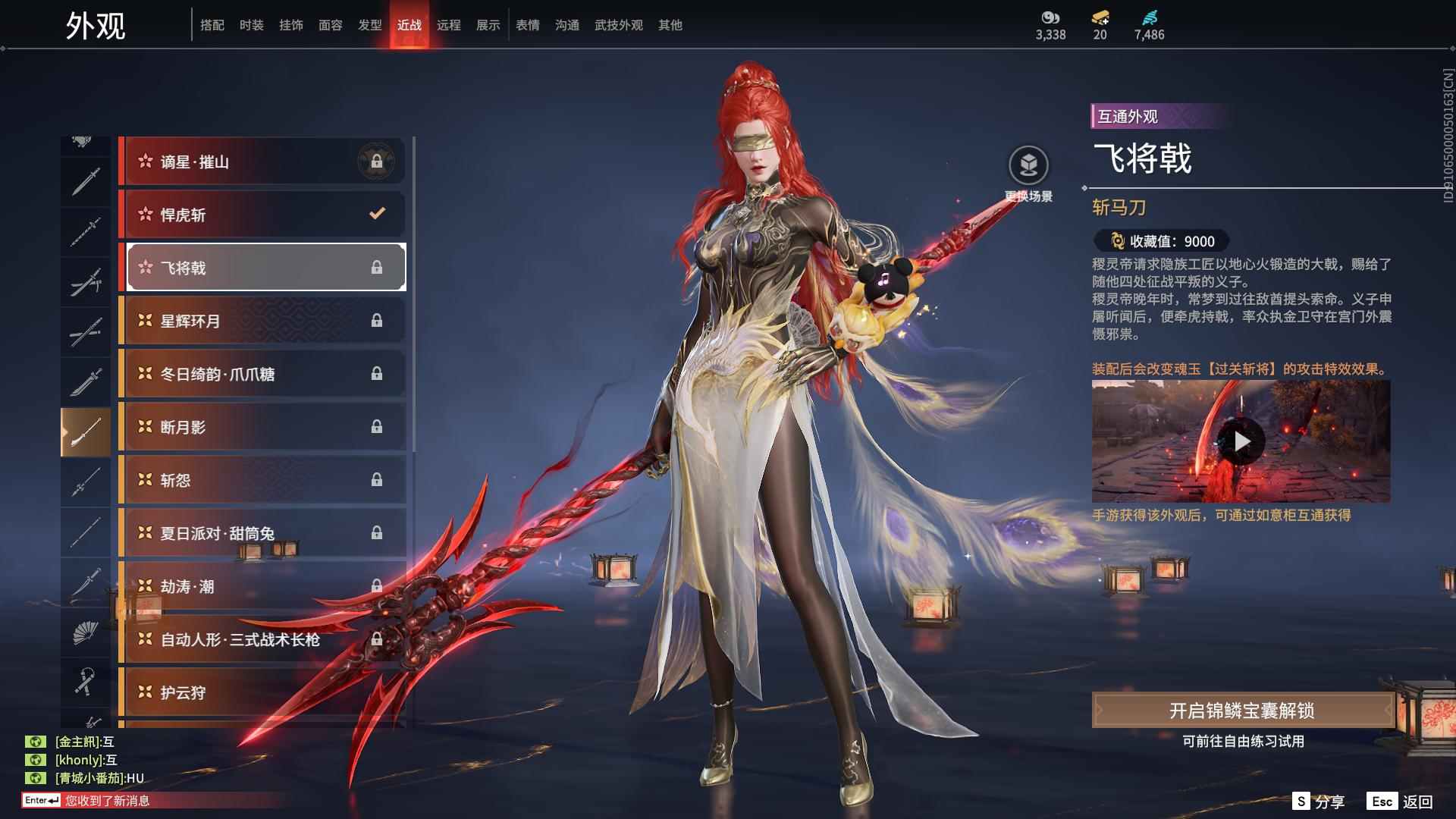
Task: Open the 表情 tab
Action: tap(527, 25)
